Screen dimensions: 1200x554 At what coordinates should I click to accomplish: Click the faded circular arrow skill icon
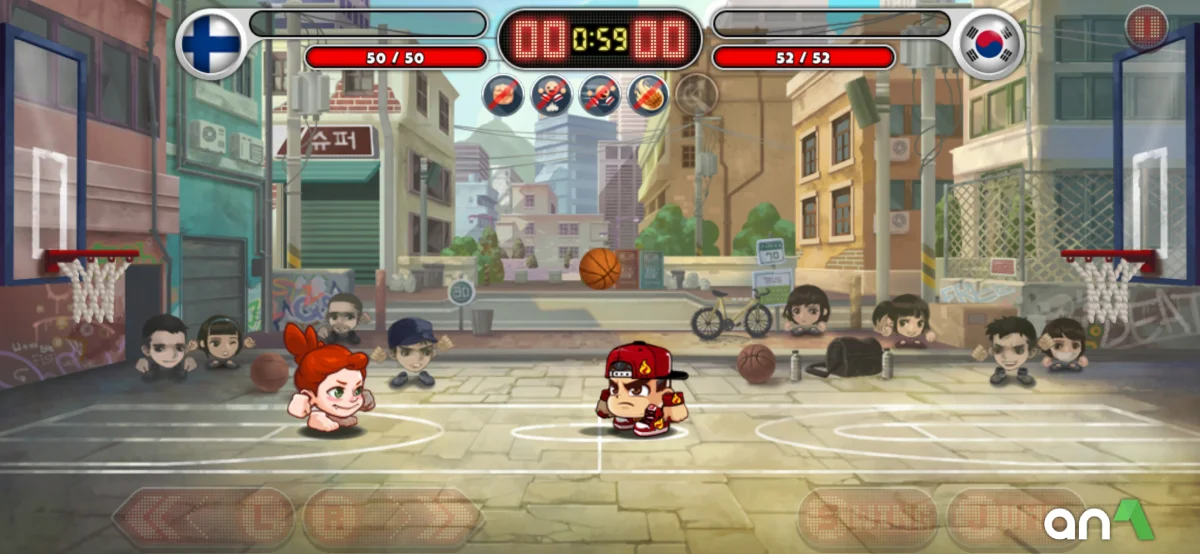[x=695, y=94]
